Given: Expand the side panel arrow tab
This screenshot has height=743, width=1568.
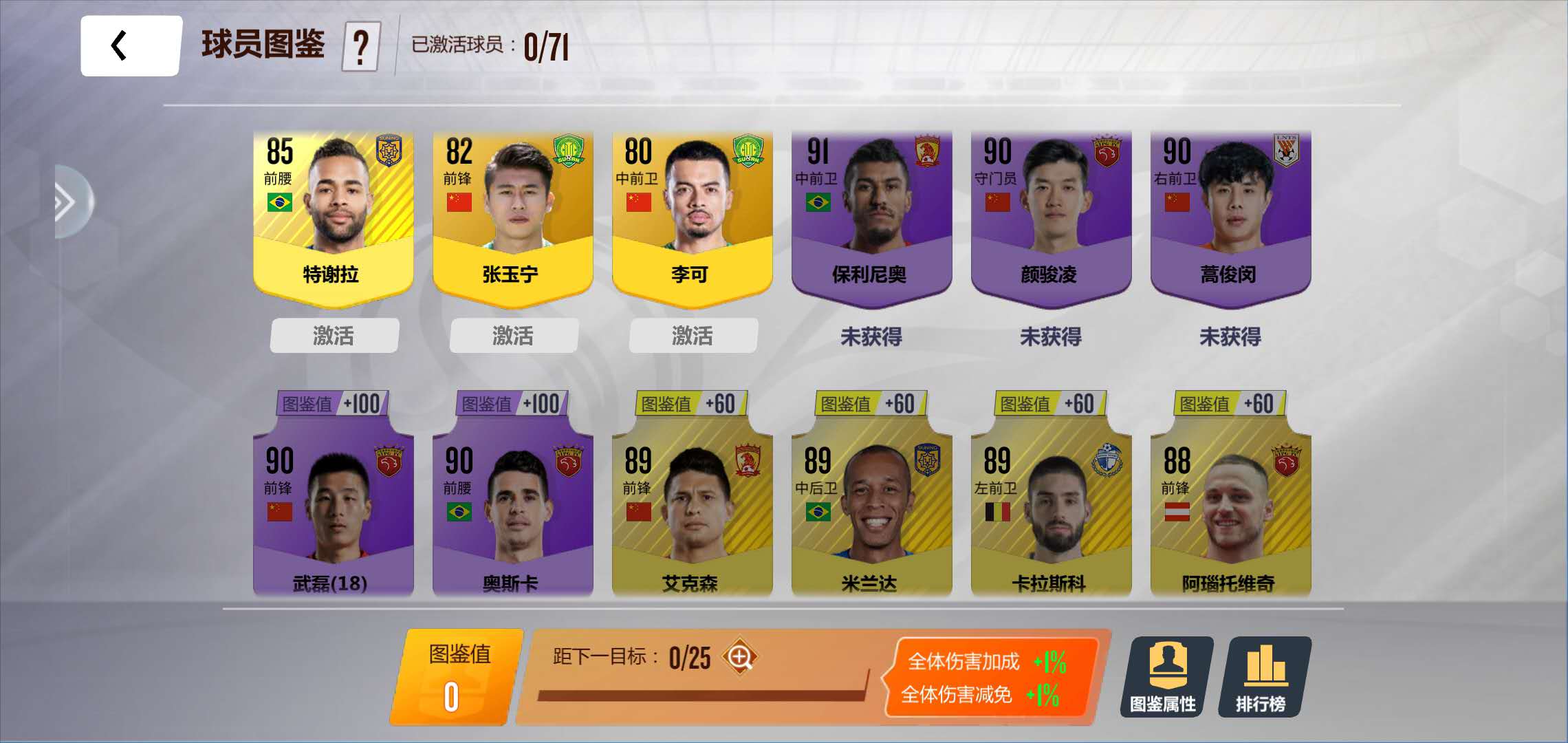Looking at the screenshot, I should tap(71, 202).
